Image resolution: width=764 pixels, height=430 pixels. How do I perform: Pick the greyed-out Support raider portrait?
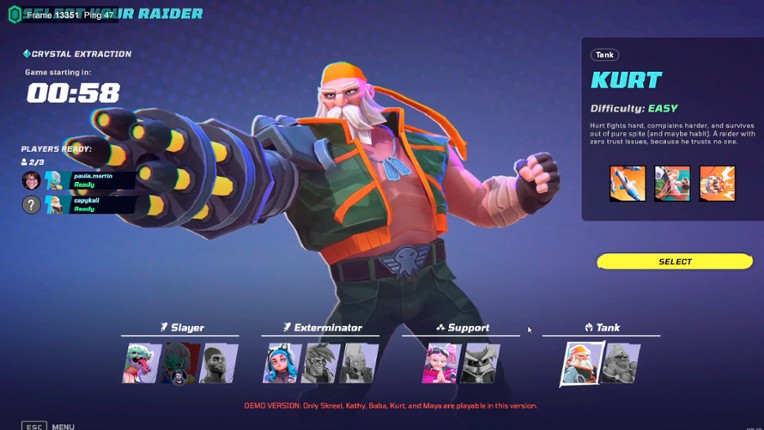481,363
